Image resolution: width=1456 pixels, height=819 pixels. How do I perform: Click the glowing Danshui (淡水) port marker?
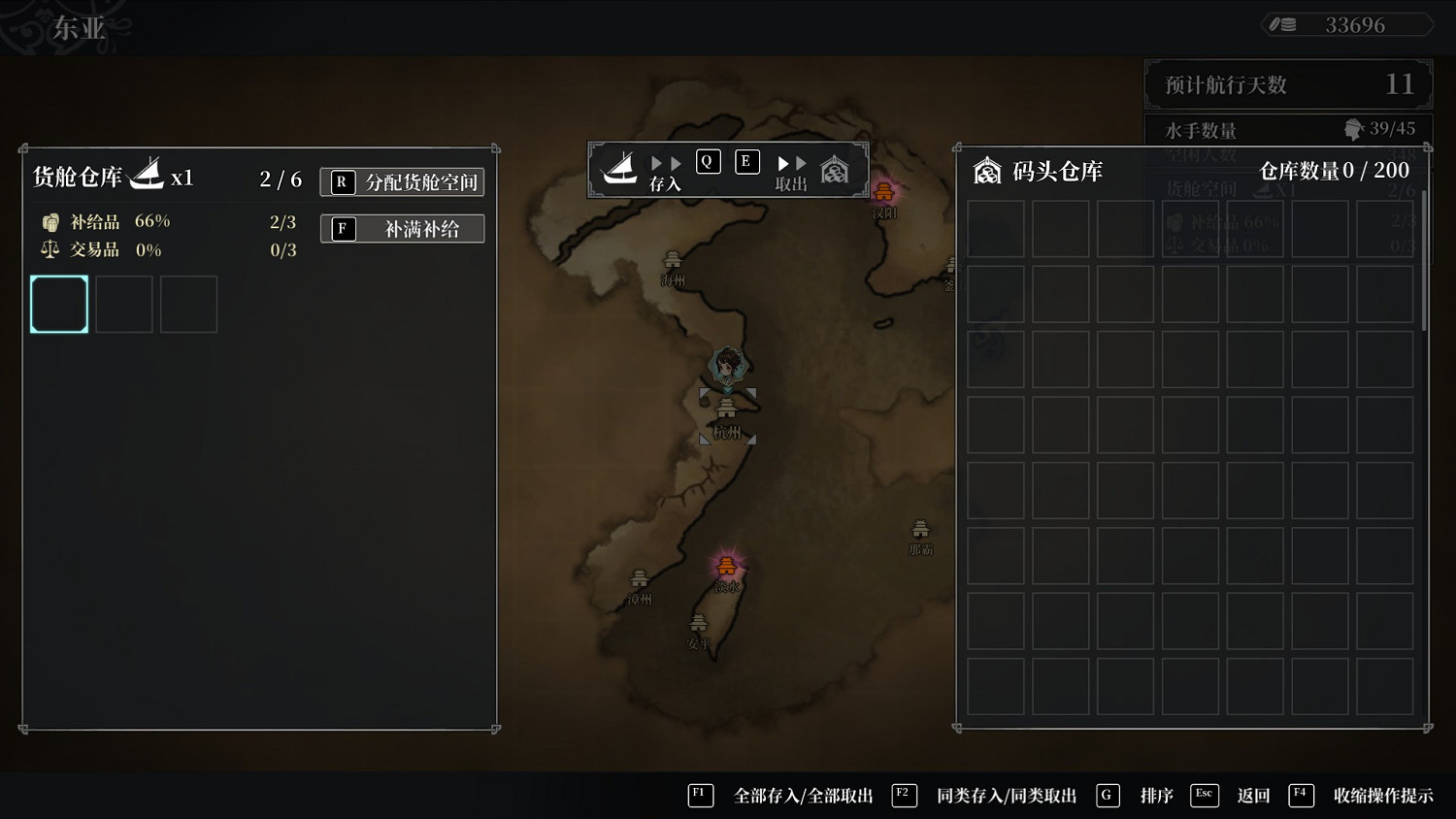[726, 564]
